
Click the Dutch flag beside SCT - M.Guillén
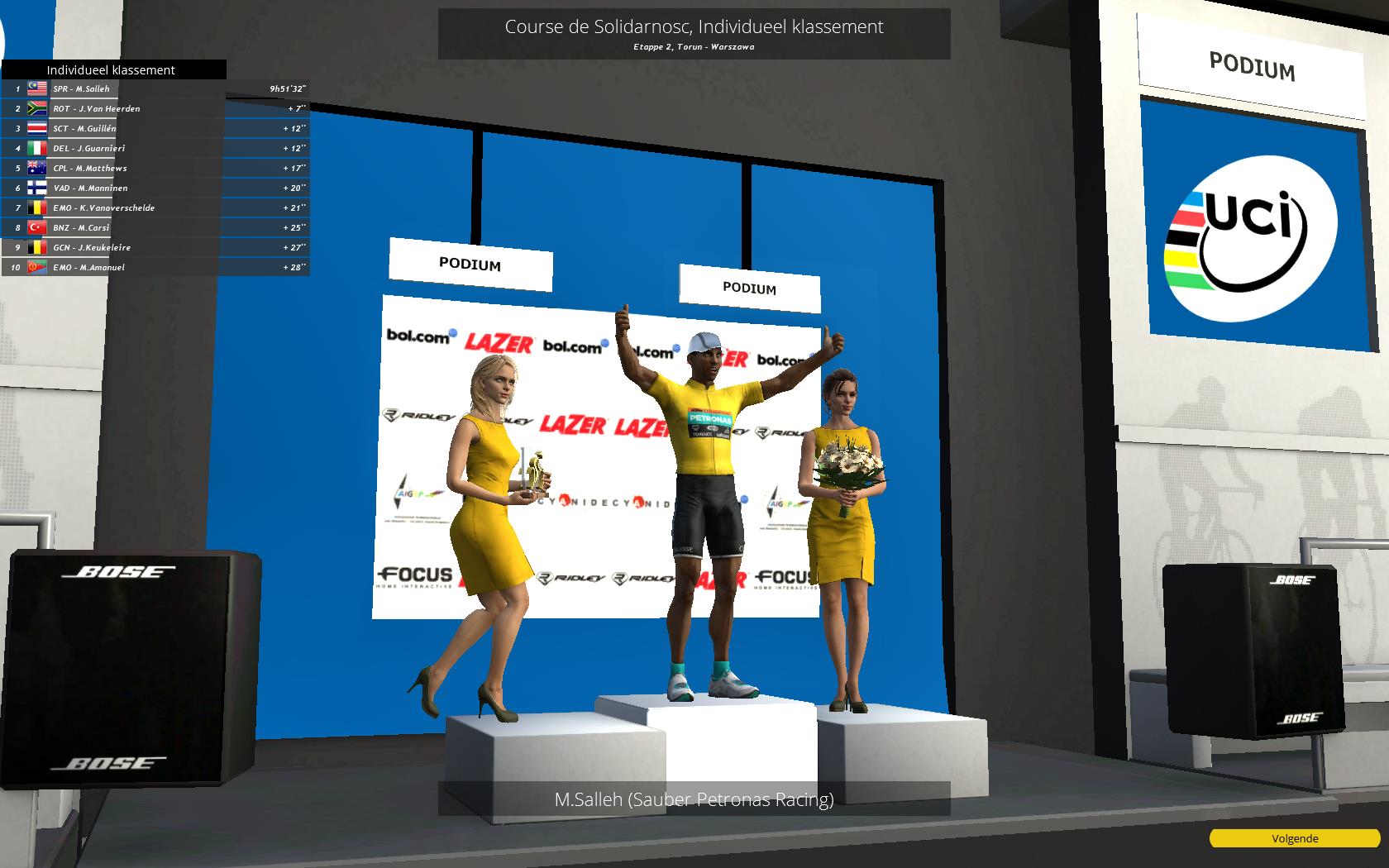click(37, 128)
